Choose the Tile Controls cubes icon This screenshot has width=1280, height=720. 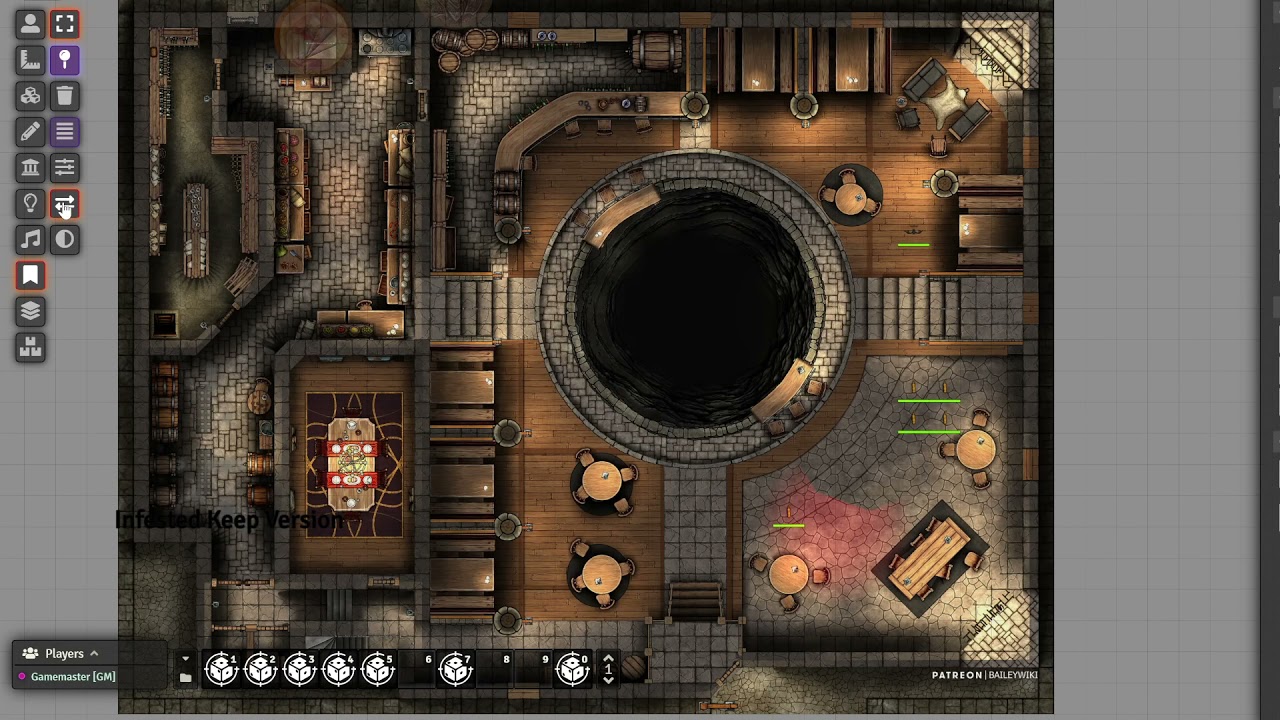pyautogui.click(x=30, y=96)
